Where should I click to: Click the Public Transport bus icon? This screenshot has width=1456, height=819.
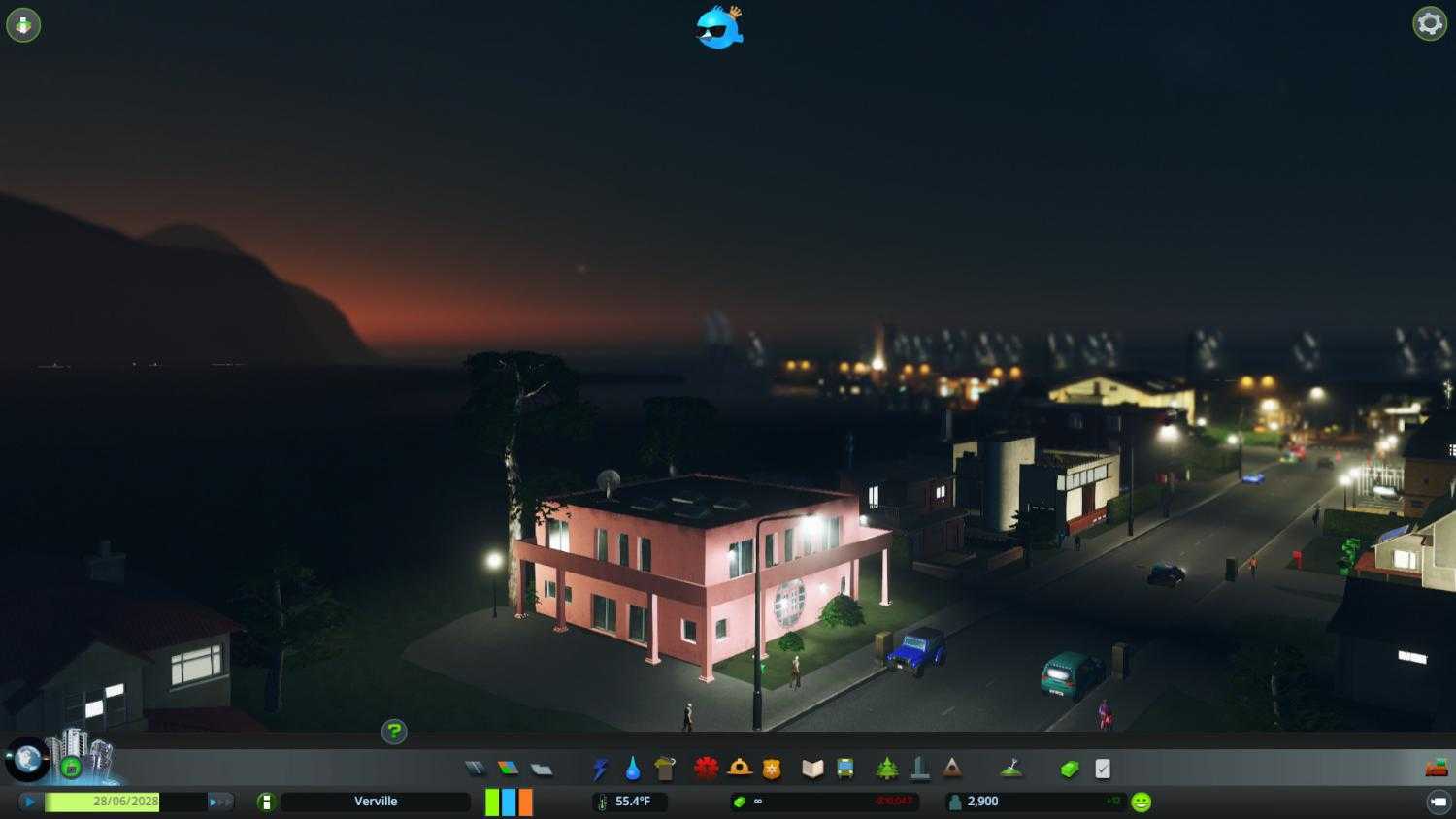846,768
